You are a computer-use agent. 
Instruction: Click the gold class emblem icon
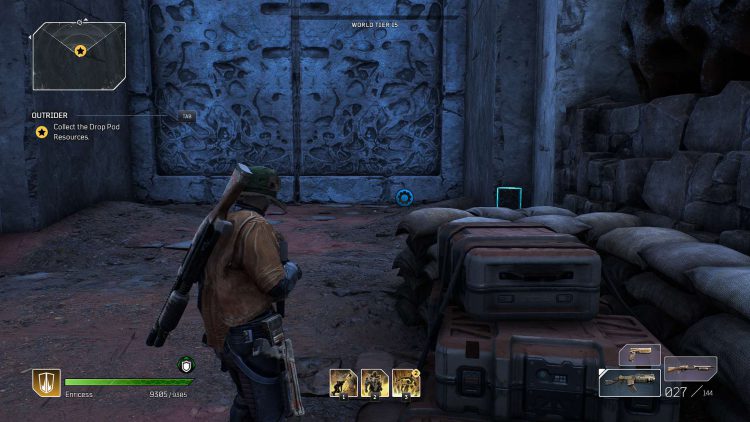coord(46,383)
